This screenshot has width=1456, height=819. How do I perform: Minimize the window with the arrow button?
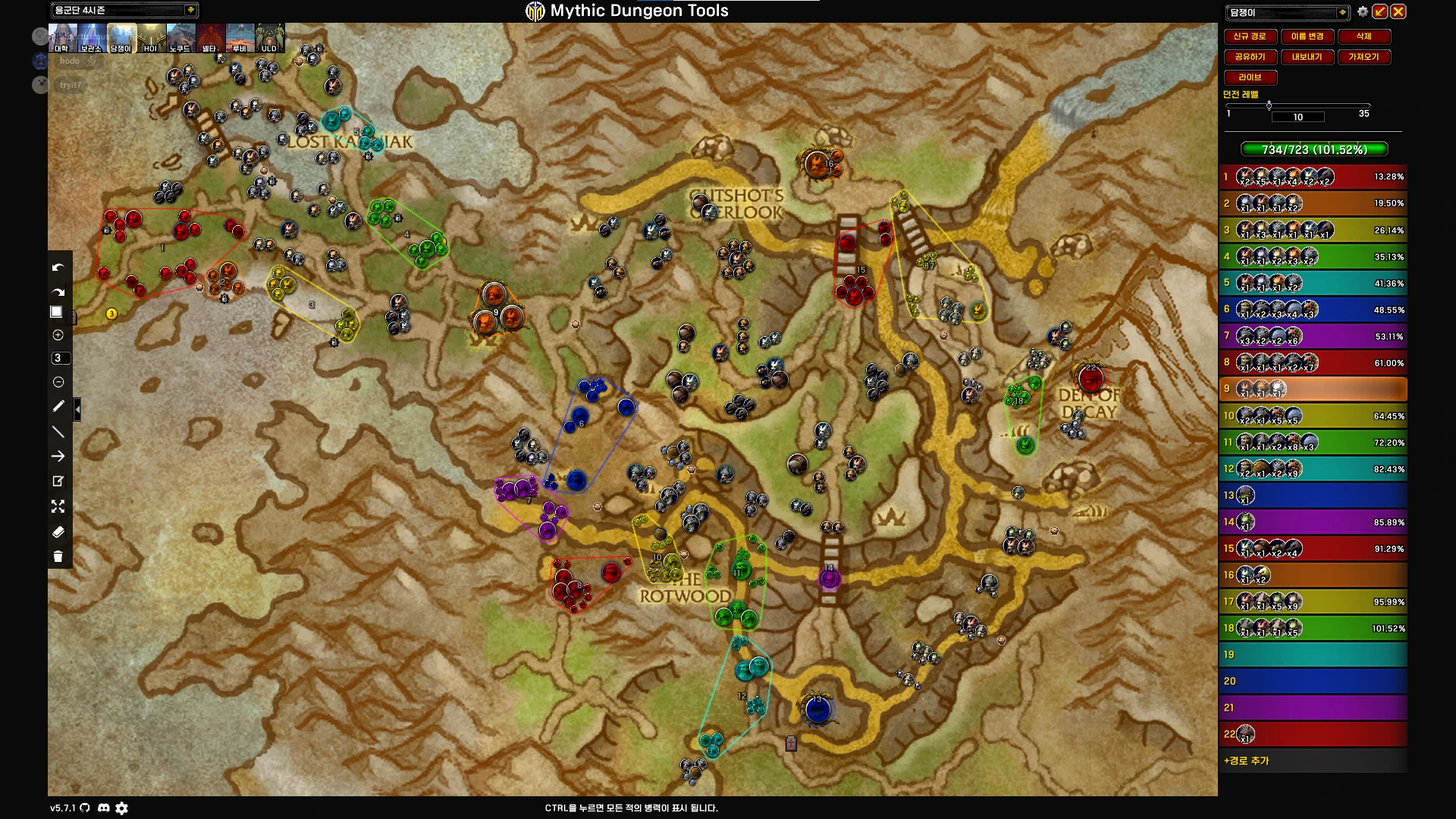[x=1380, y=11]
